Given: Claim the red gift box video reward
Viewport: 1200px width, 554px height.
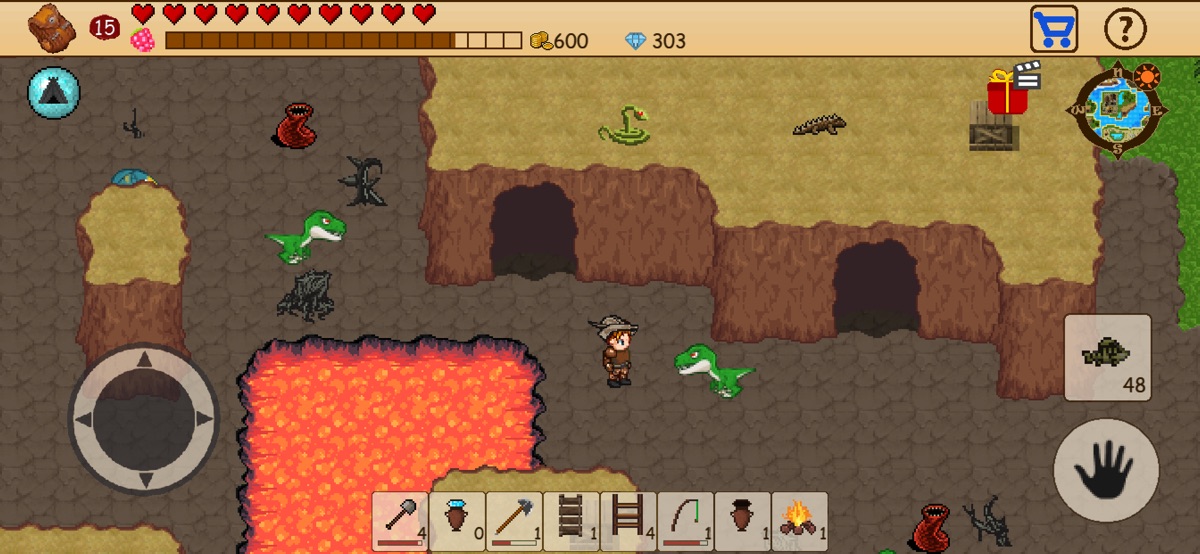Looking at the screenshot, I should pyautogui.click(x=1008, y=93).
